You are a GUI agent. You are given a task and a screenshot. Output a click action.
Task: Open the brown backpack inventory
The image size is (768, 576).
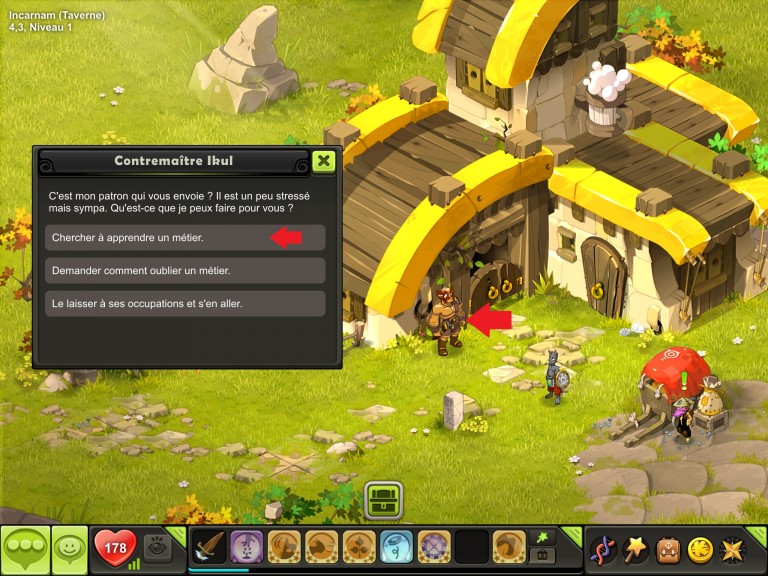[x=668, y=549]
